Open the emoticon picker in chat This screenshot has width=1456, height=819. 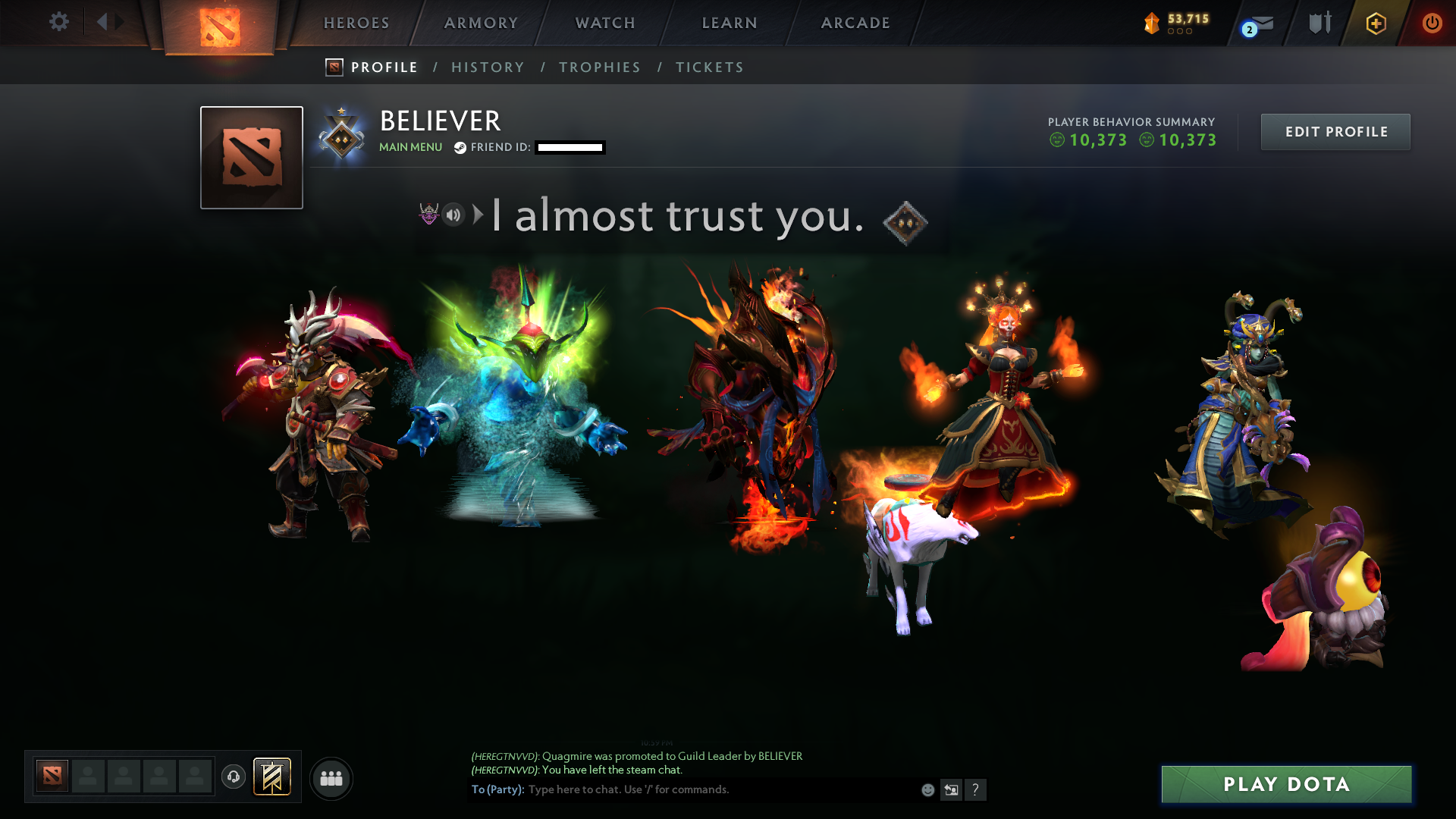[927, 789]
